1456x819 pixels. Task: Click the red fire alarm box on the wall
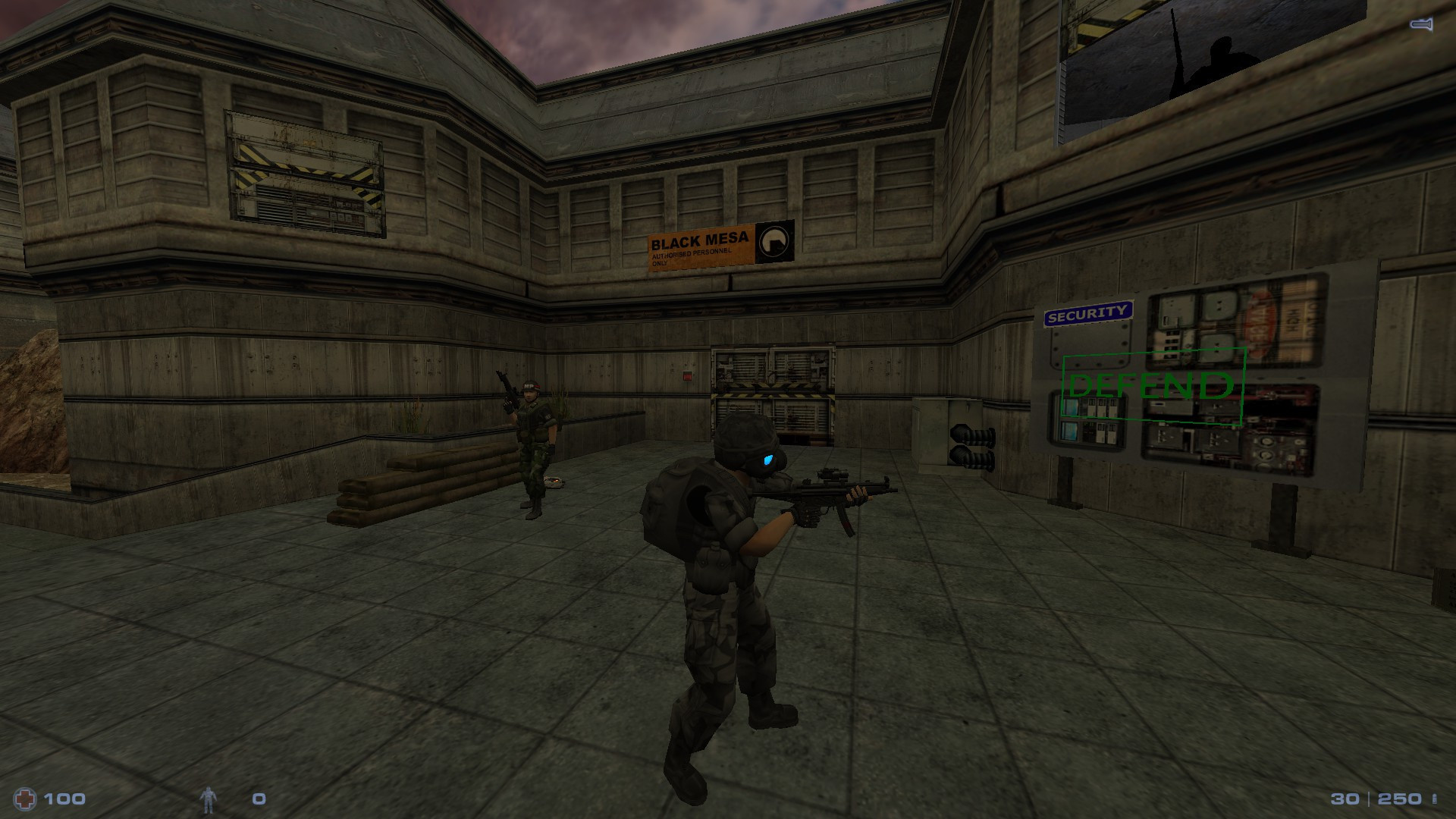[x=688, y=376]
